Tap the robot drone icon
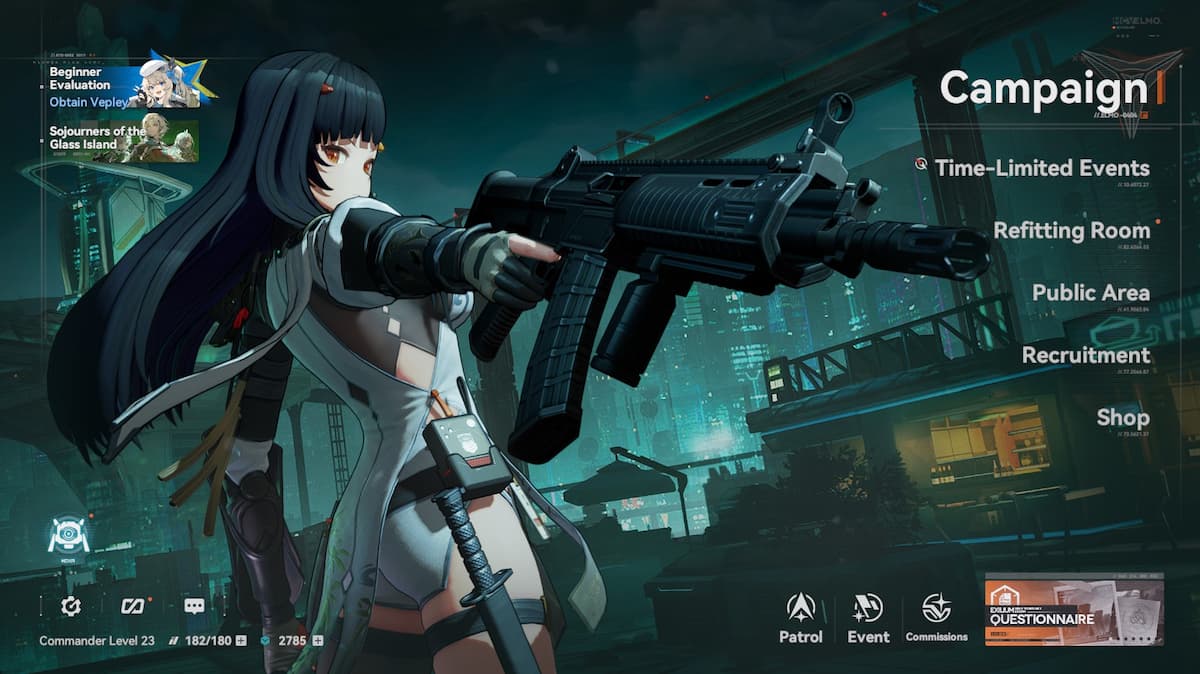Image resolution: width=1200 pixels, height=674 pixels. [x=69, y=536]
